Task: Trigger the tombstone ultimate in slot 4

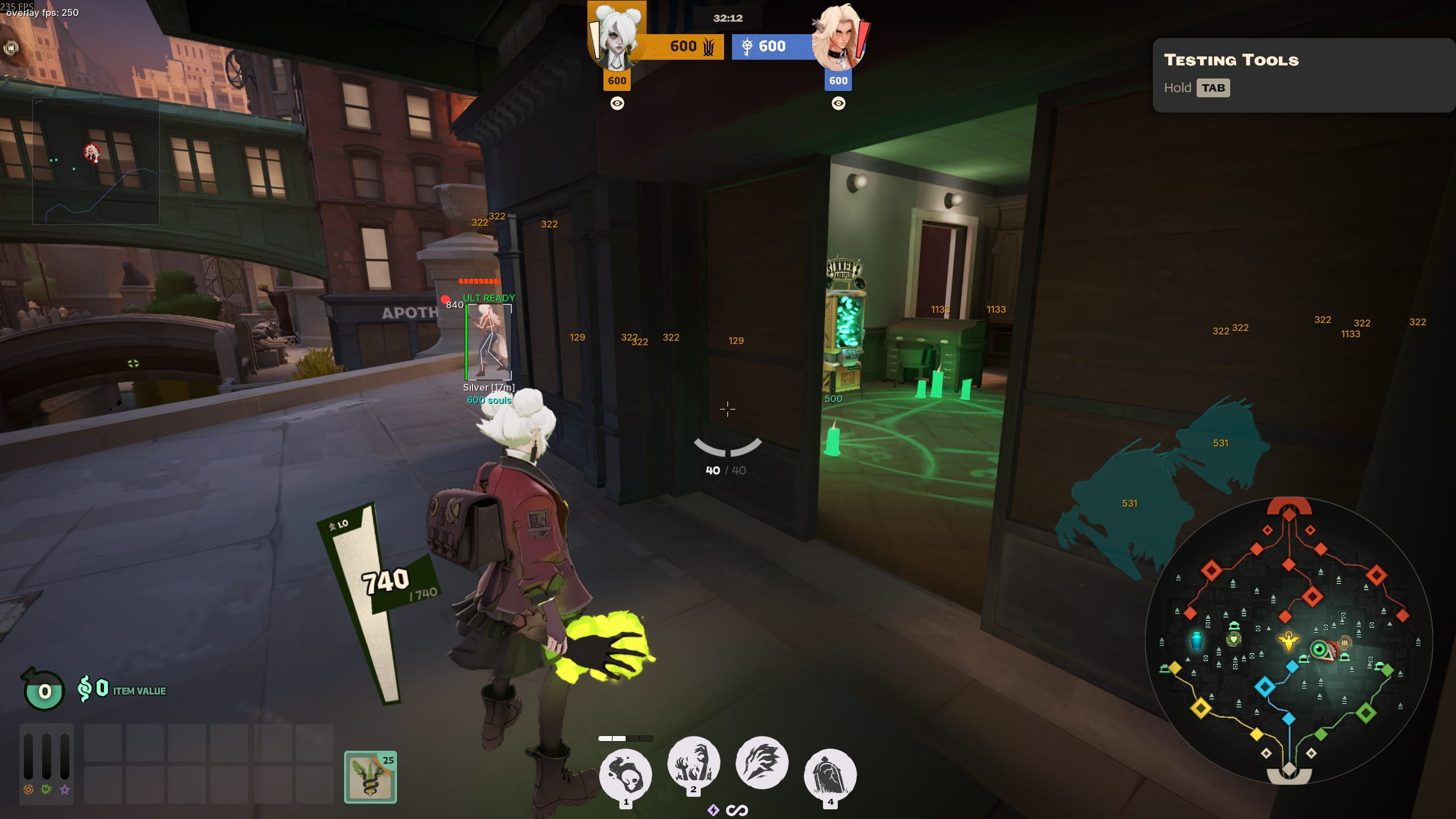Action: point(830,773)
